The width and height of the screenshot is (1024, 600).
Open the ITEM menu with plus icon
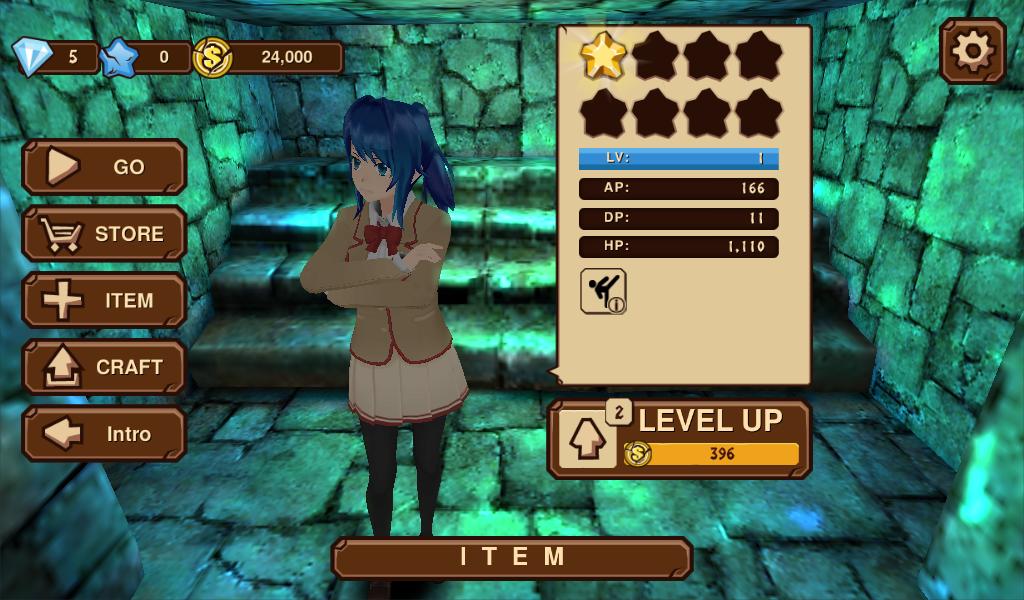(104, 300)
